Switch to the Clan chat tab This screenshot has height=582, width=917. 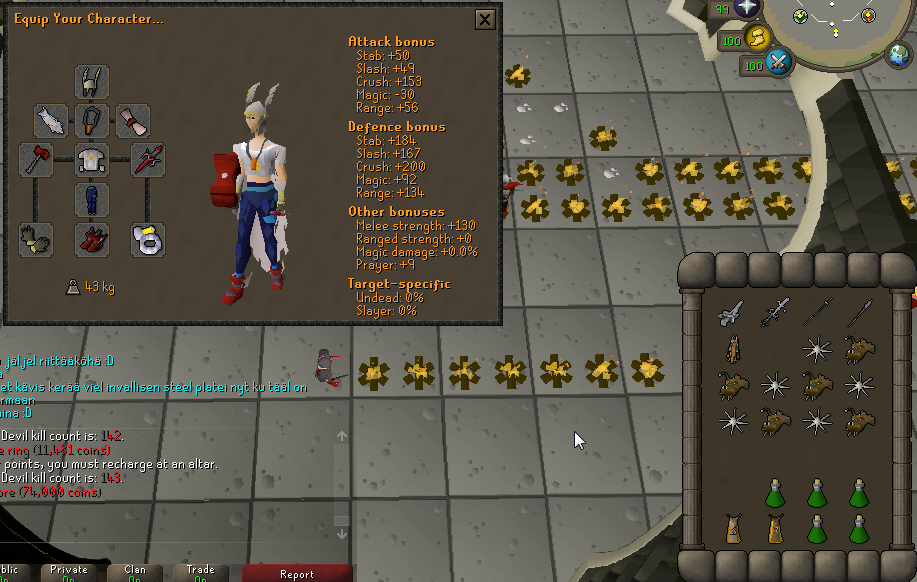coord(134,573)
